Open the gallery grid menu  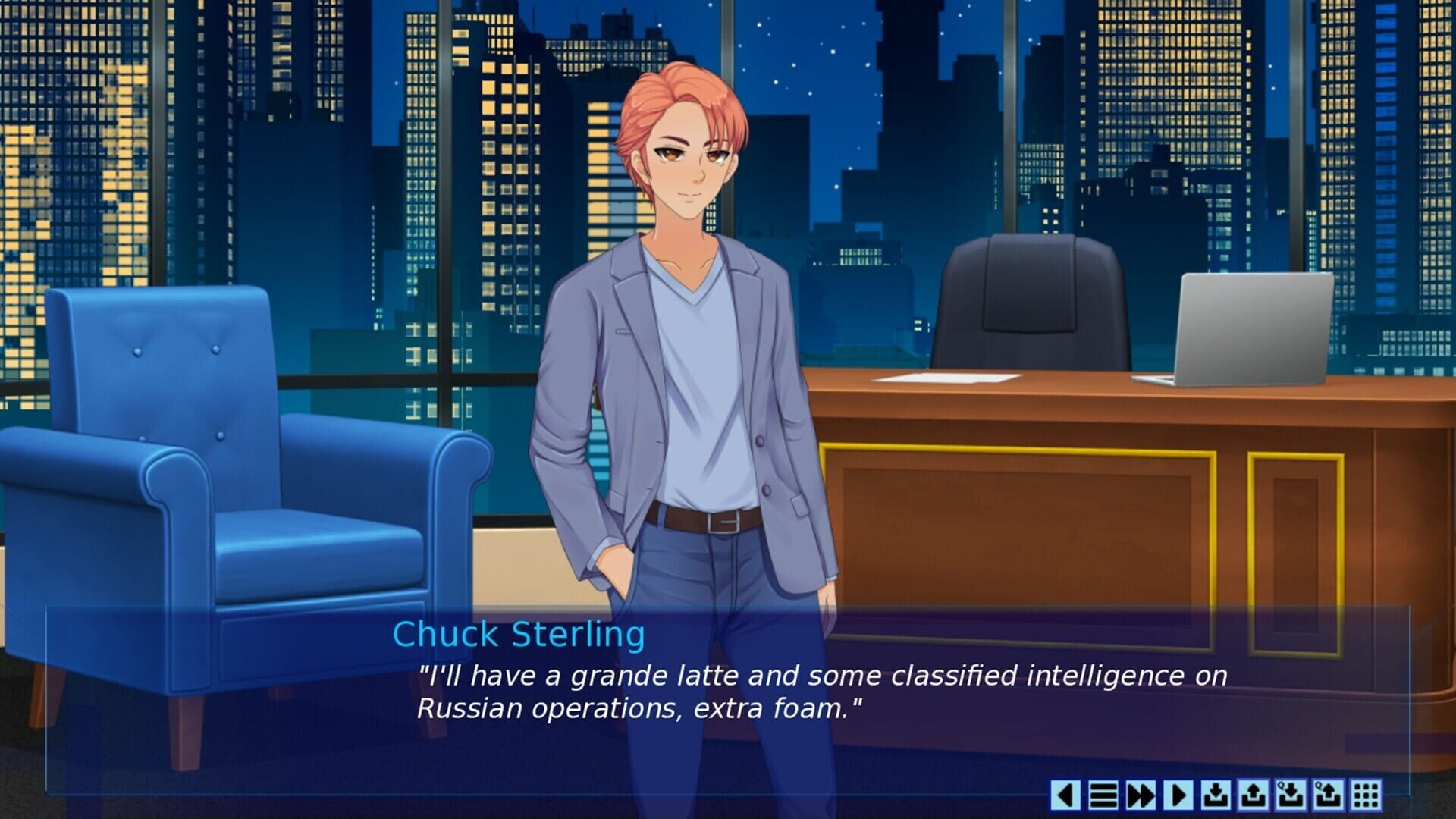click(x=1365, y=794)
